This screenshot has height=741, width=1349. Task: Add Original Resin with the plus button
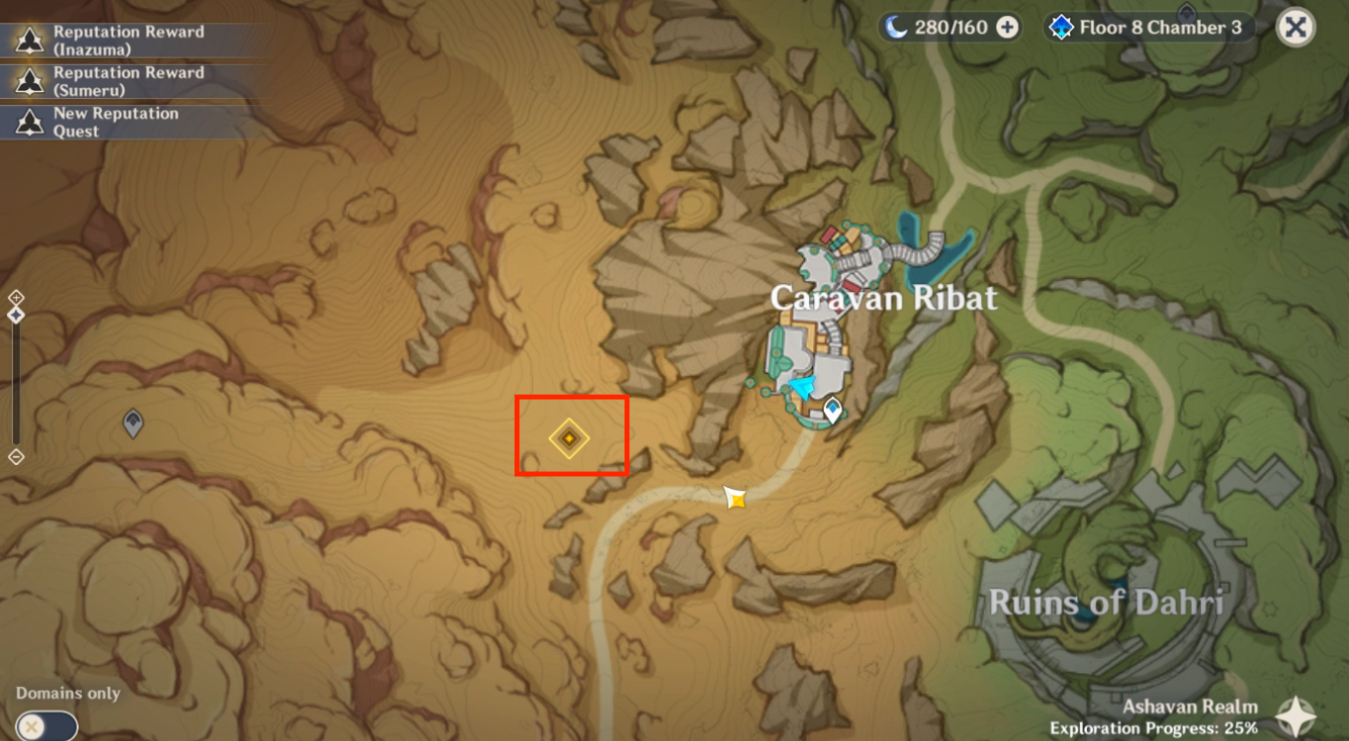pyautogui.click(x=1008, y=28)
